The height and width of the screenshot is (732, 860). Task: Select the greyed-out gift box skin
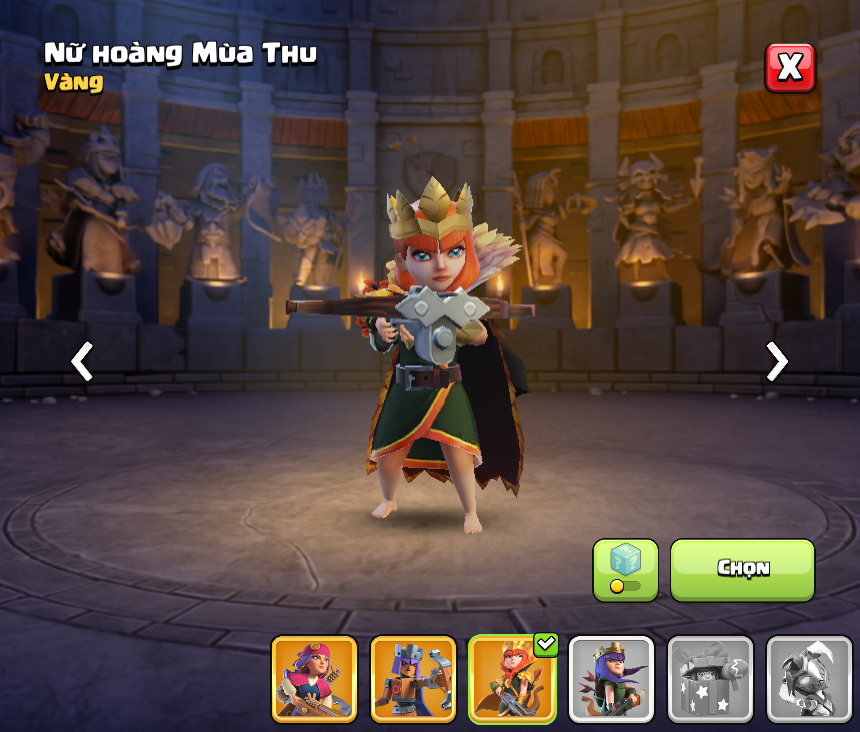click(x=710, y=679)
